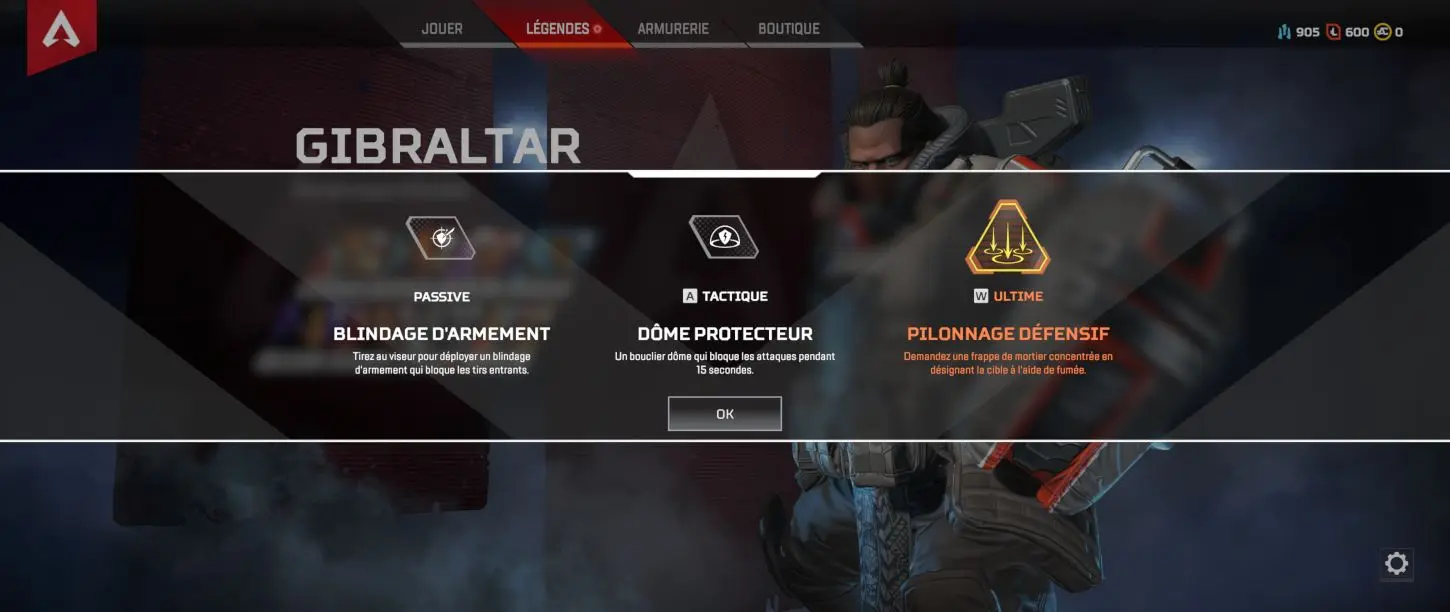Viewport: 1450px width, 612px height.
Task: Open the Boutique tab
Action: point(789,29)
